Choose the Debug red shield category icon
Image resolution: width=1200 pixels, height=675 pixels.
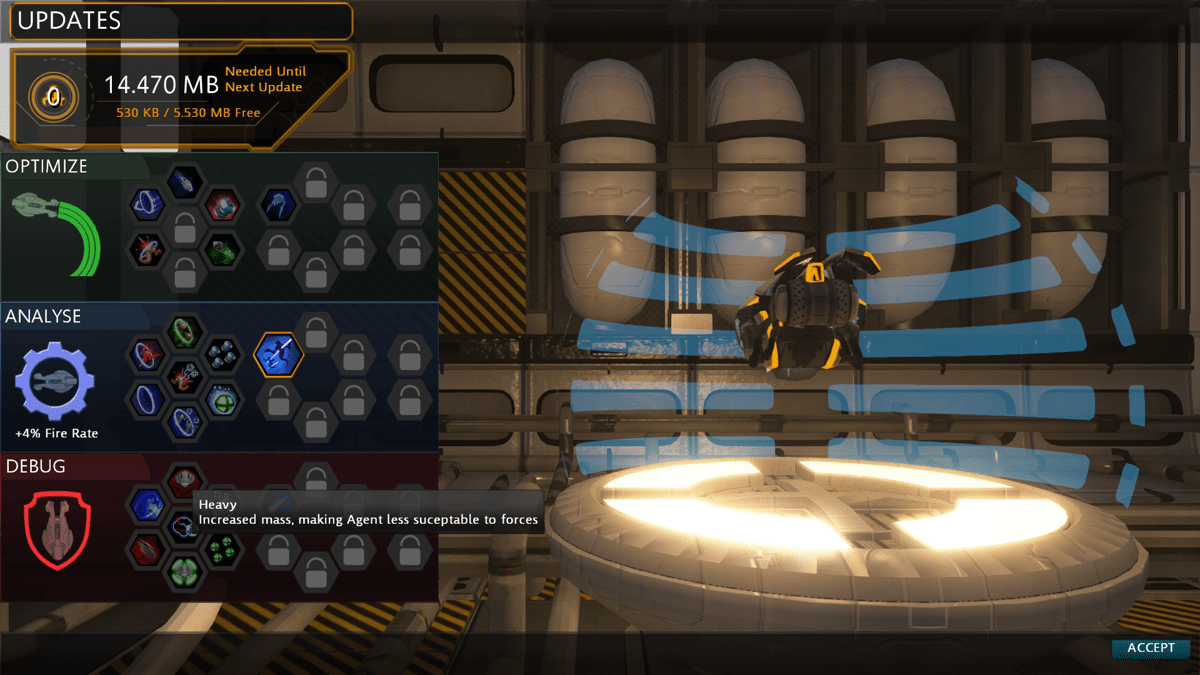[x=57, y=527]
